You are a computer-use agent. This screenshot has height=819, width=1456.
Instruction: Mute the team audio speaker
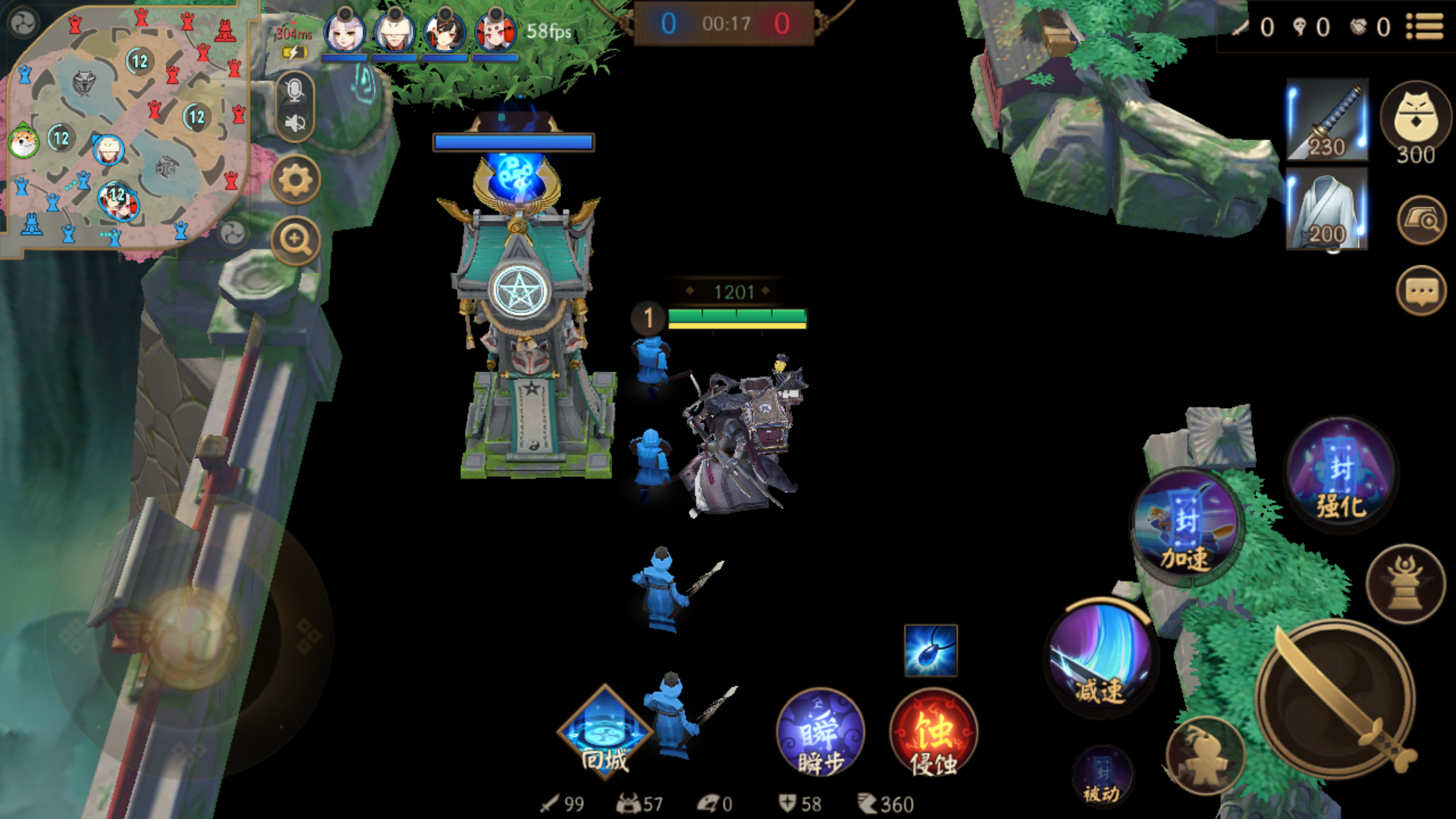[x=294, y=121]
